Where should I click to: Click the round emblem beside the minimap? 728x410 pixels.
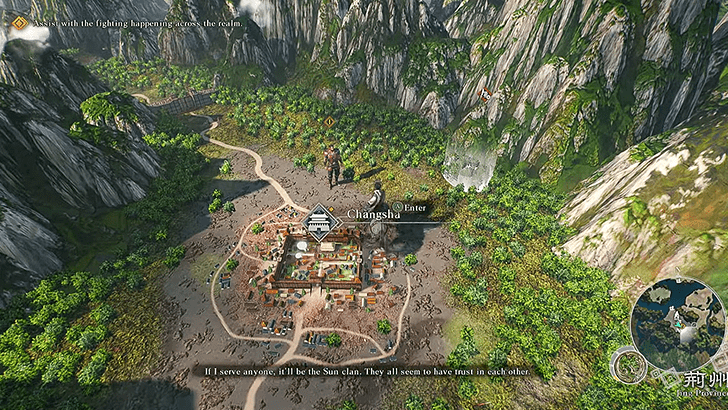coord(626,366)
